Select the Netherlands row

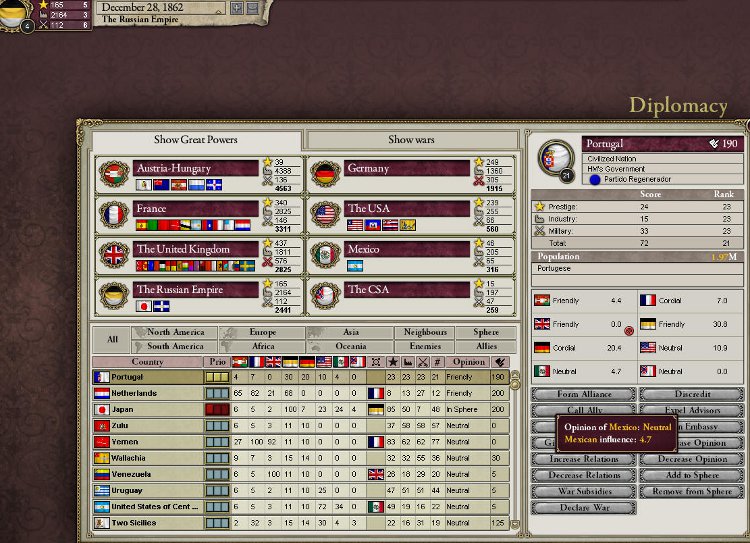click(150, 394)
